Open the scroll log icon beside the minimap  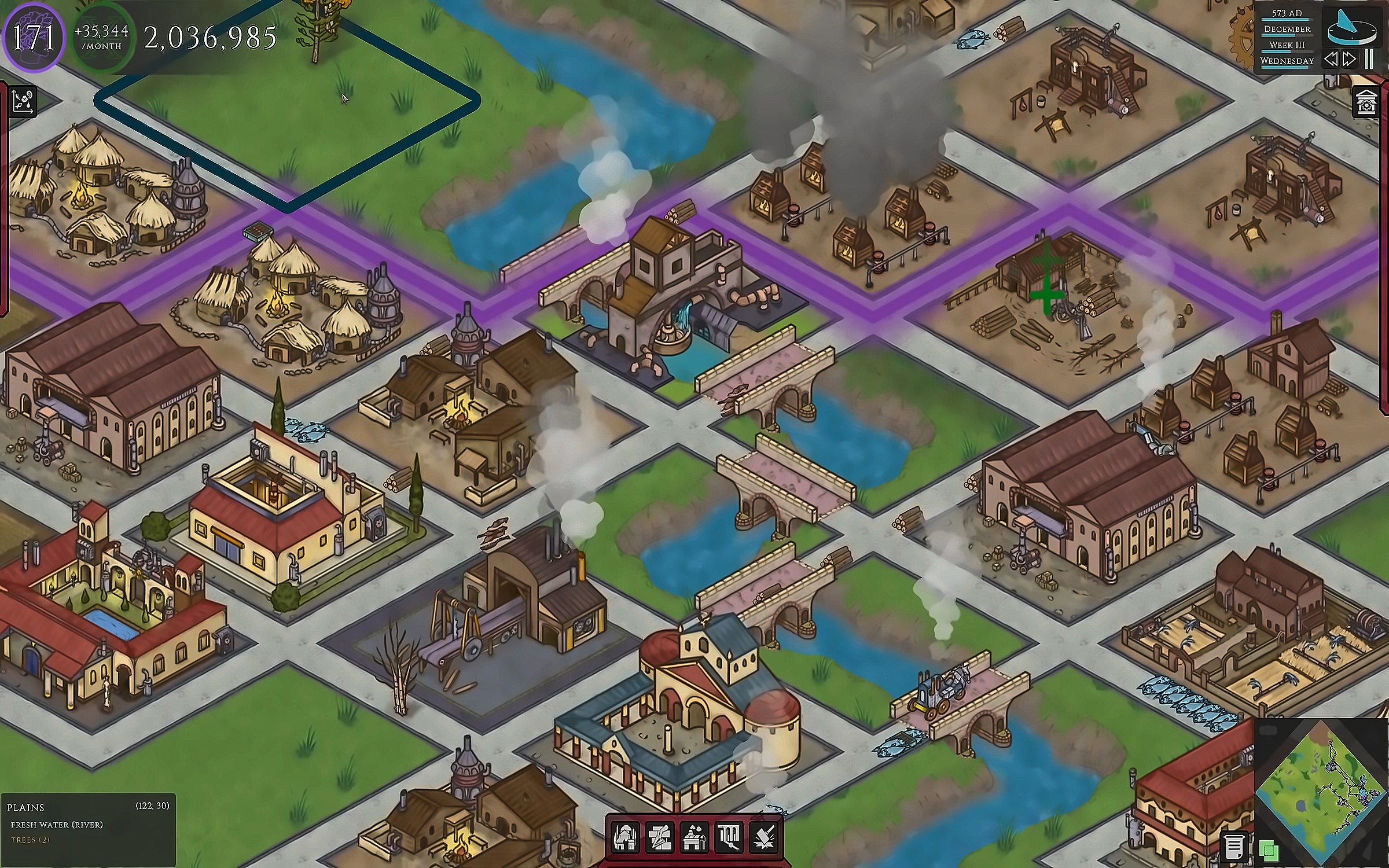click(1233, 847)
